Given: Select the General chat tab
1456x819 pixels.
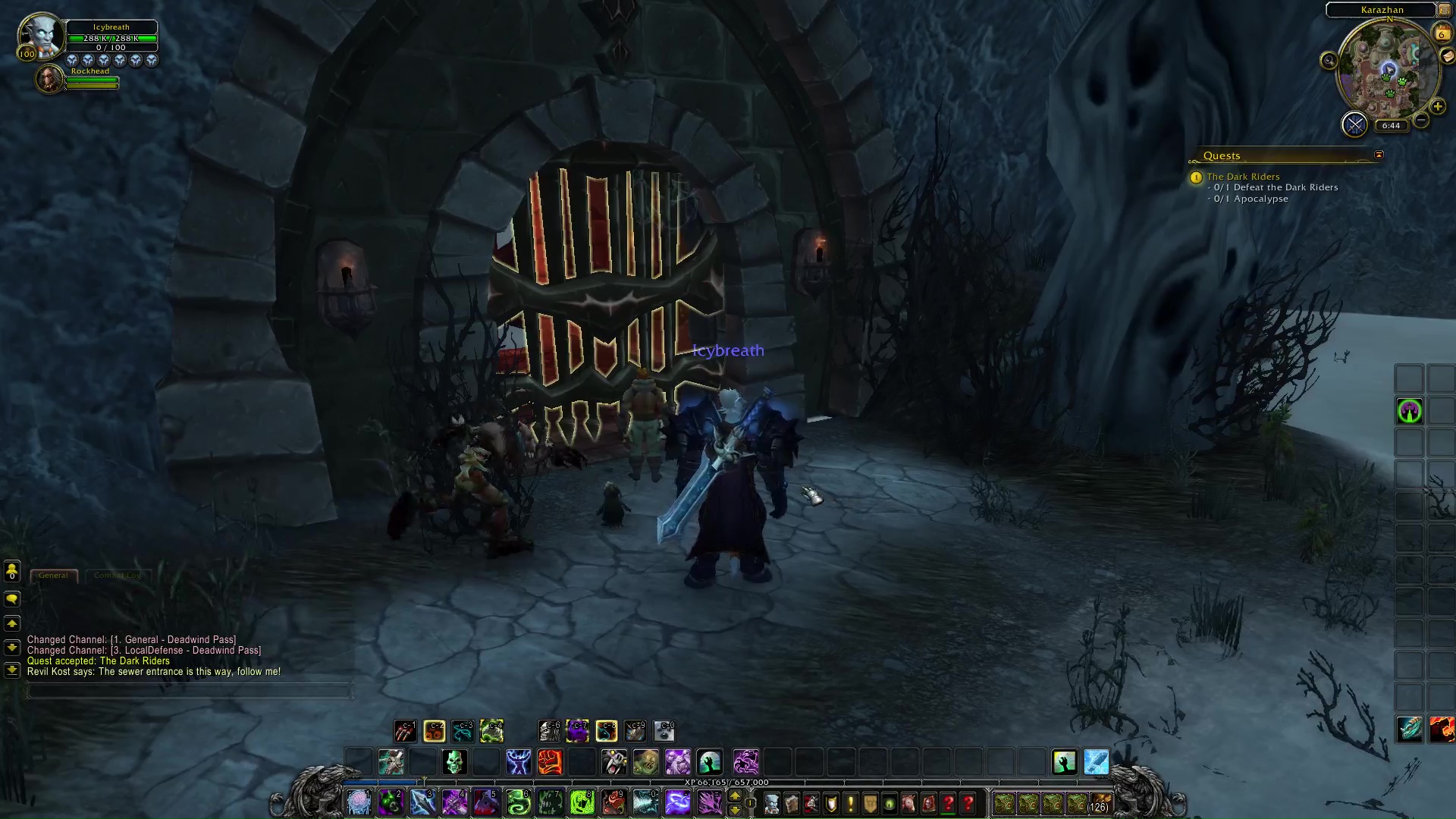Looking at the screenshot, I should [x=53, y=575].
